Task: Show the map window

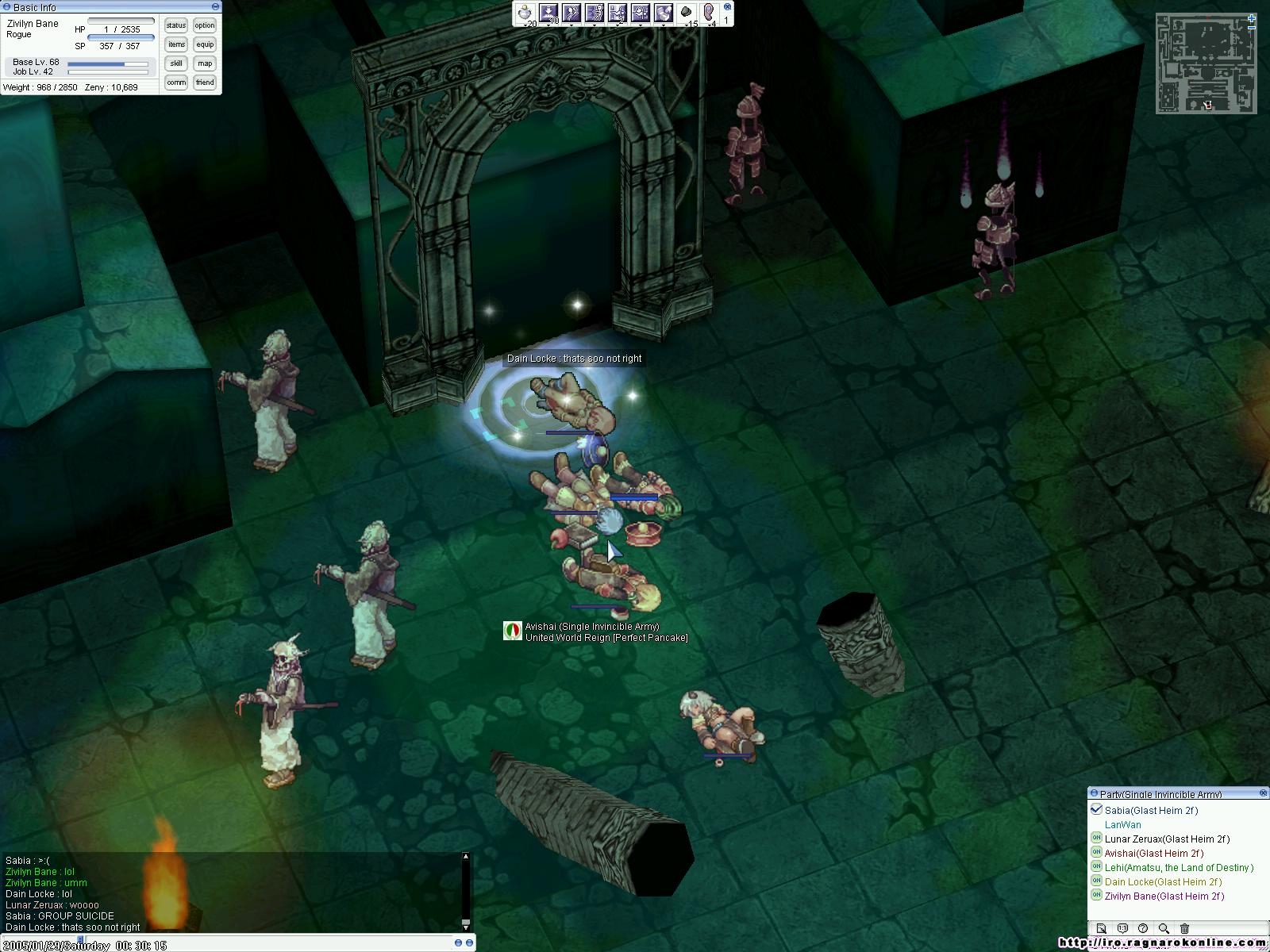Action: [x=205, y=63]
